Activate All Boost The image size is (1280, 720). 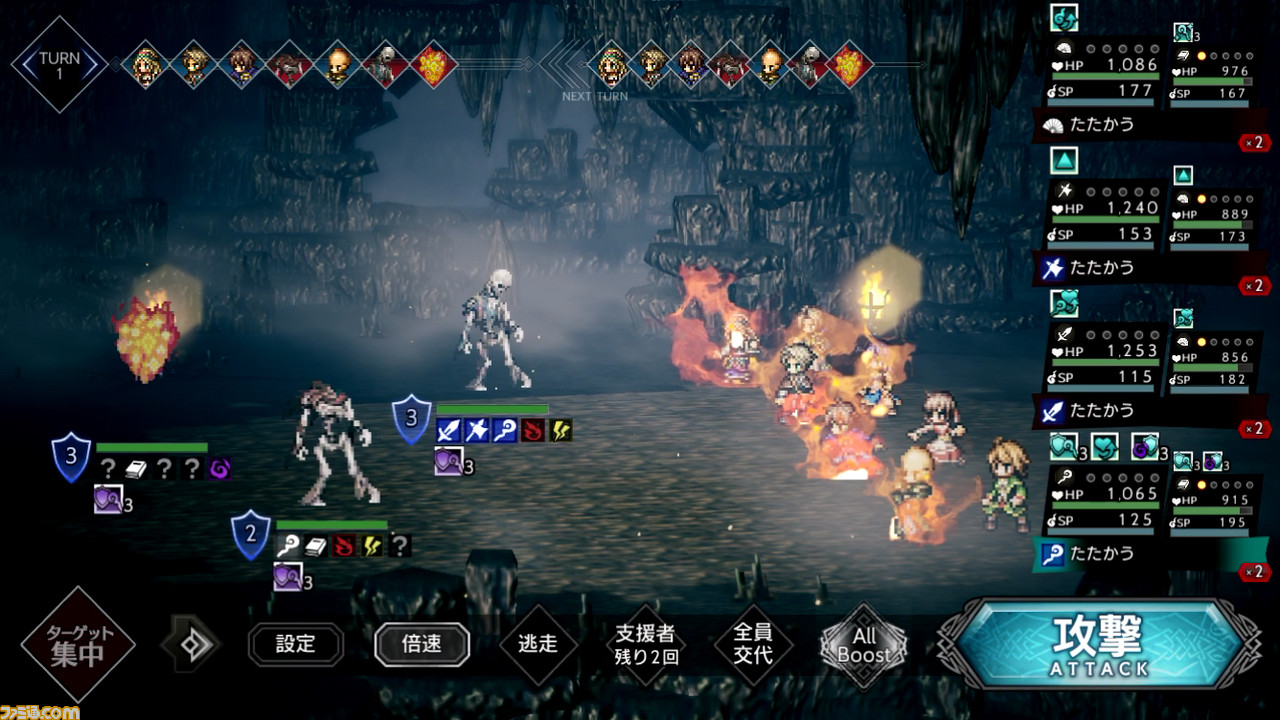pos(863,645)
